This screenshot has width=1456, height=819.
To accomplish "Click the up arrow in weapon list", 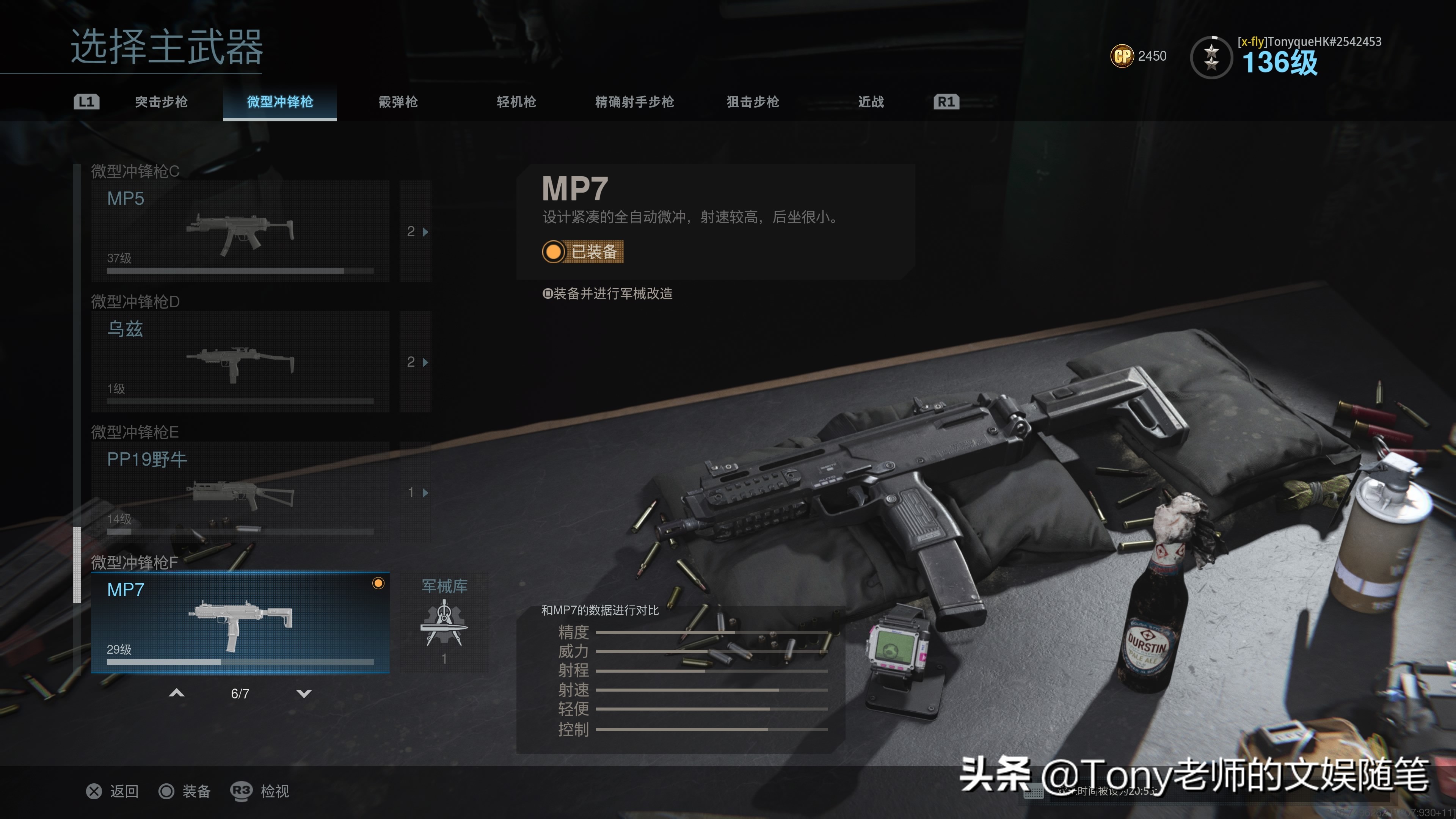I will click(177, 693).
